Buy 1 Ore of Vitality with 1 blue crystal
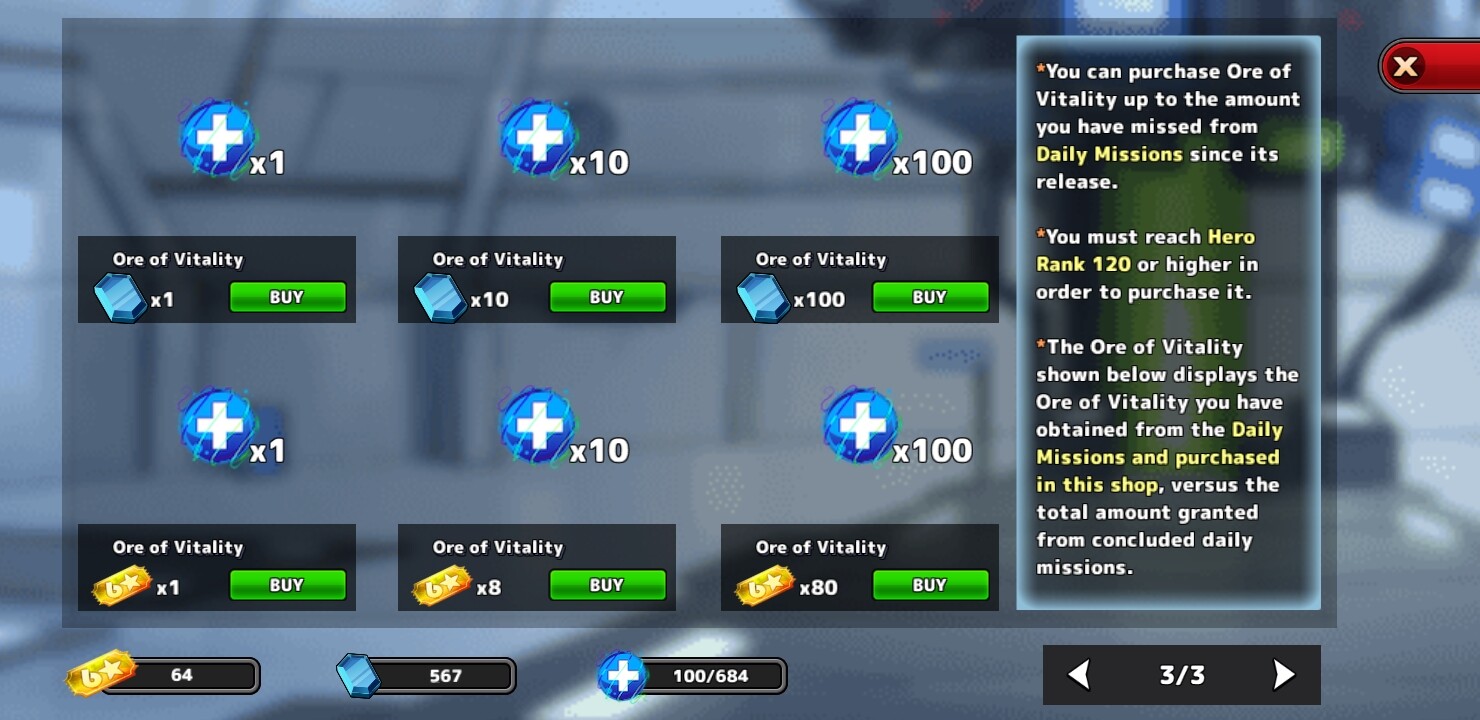 point(287,297)
